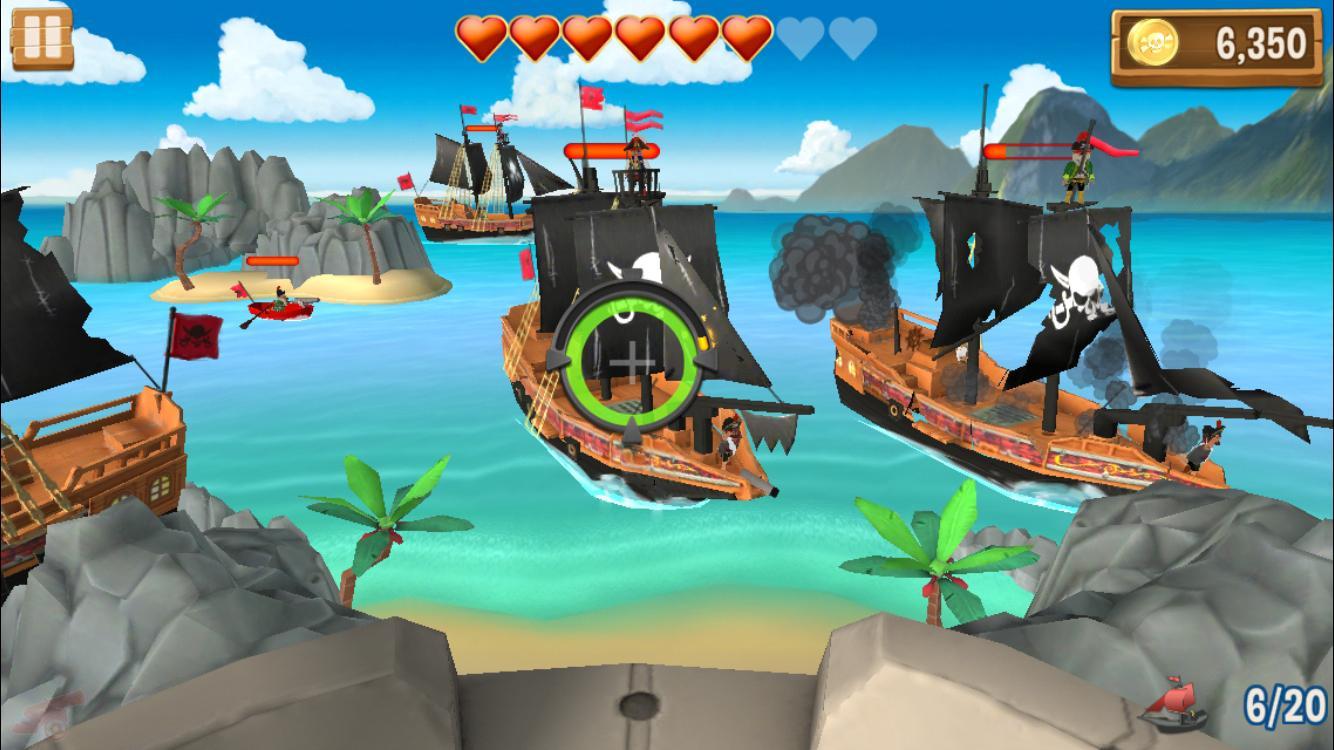Image resolution: width=1334 pixels, height=750 pixels.
Task: Click the skull coin currency icon
Action: pos(1154,40)
